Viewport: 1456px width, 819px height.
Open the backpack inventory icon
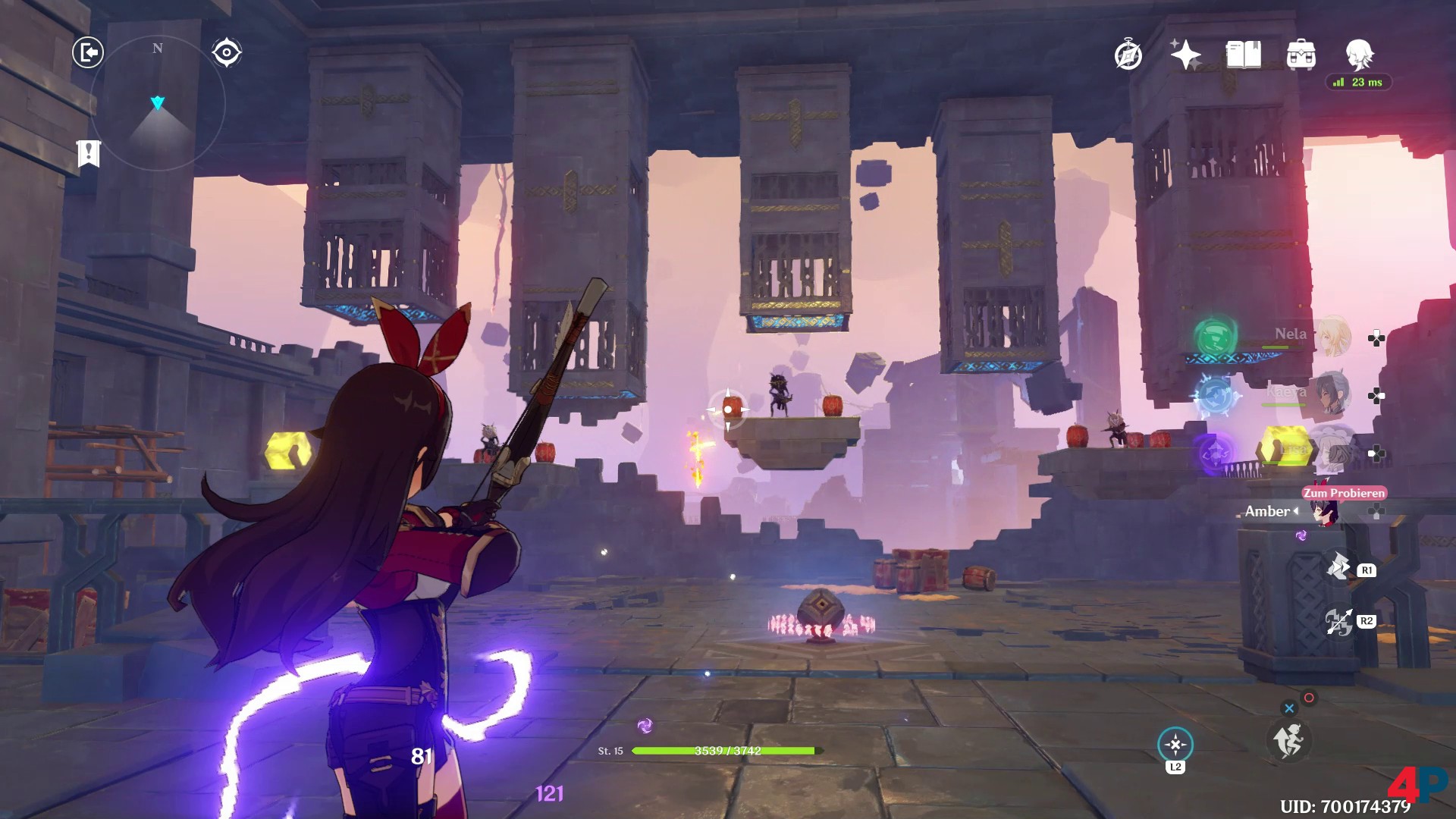(x=1301, y=55)
